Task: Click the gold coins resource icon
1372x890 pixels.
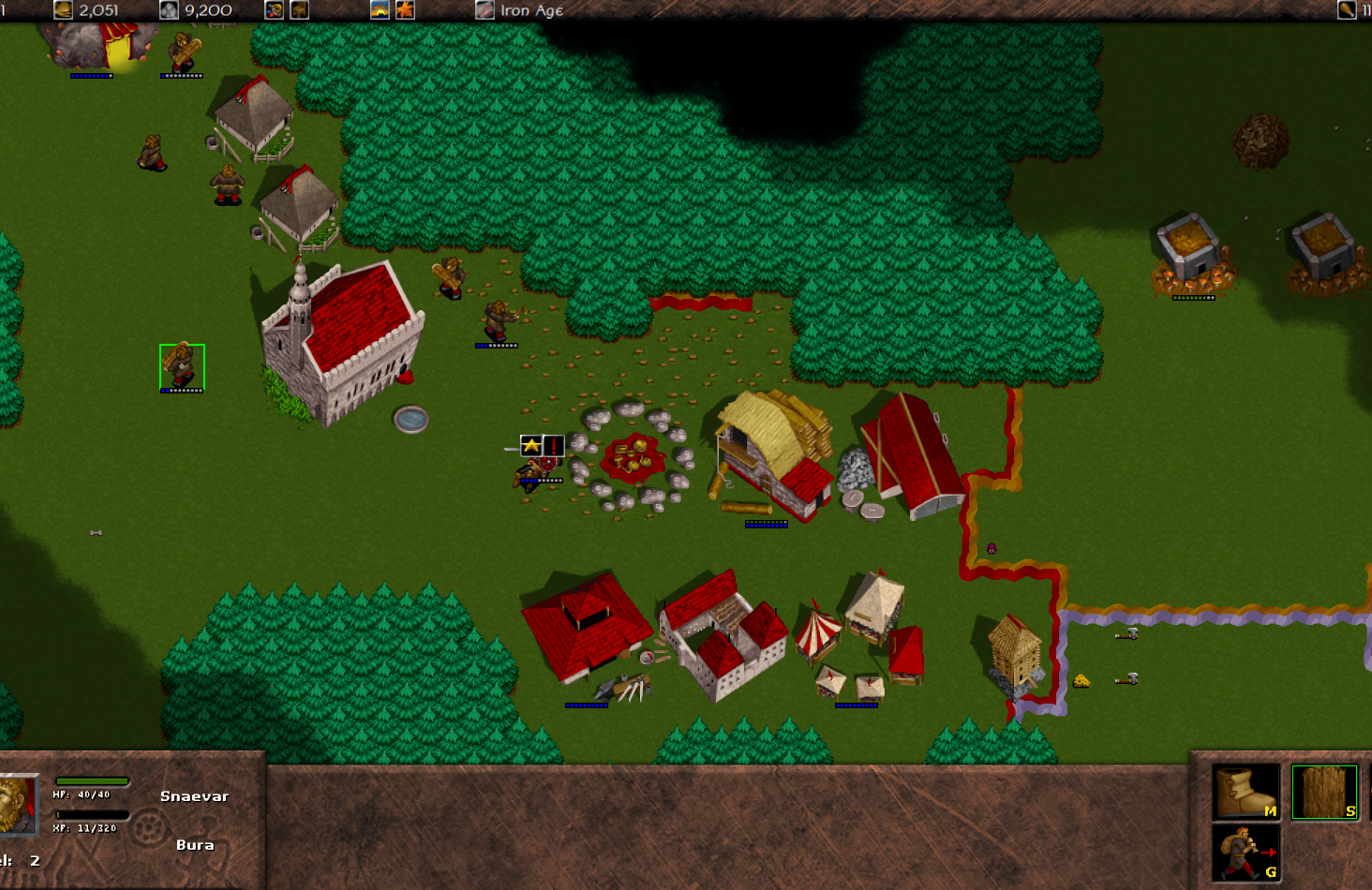Action: coord(62,11)
